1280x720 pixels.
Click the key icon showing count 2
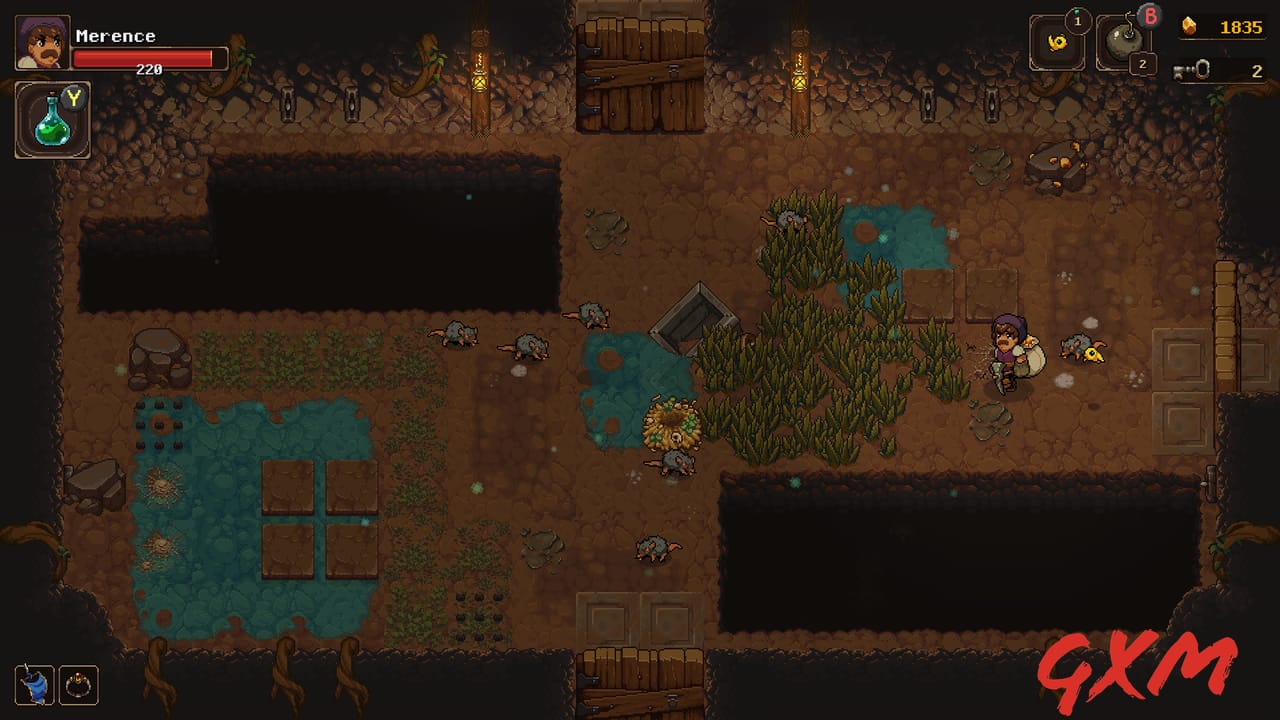pyautogui.click(x=1193, y=68)
